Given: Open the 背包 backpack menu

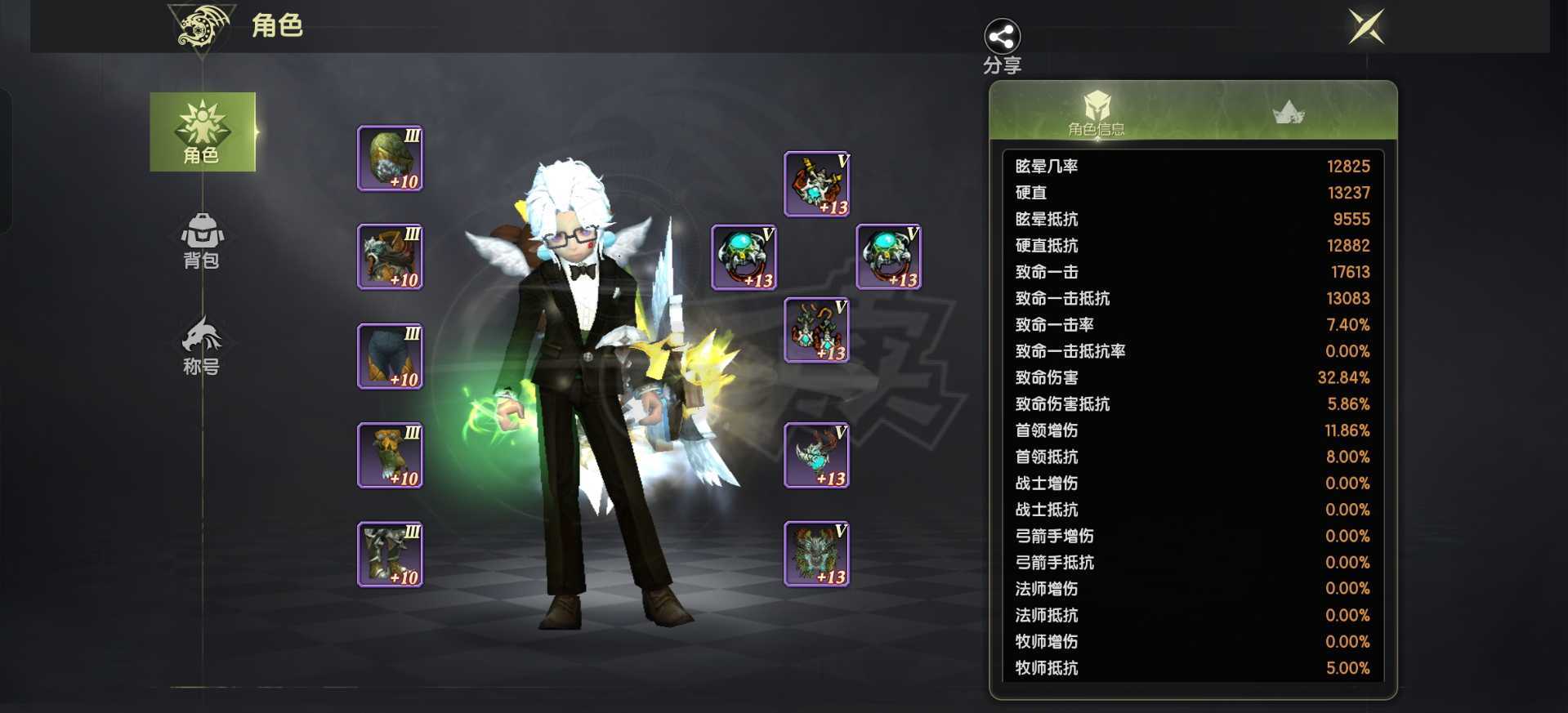Looking at the screenshot, I should [x=202, y=241].
